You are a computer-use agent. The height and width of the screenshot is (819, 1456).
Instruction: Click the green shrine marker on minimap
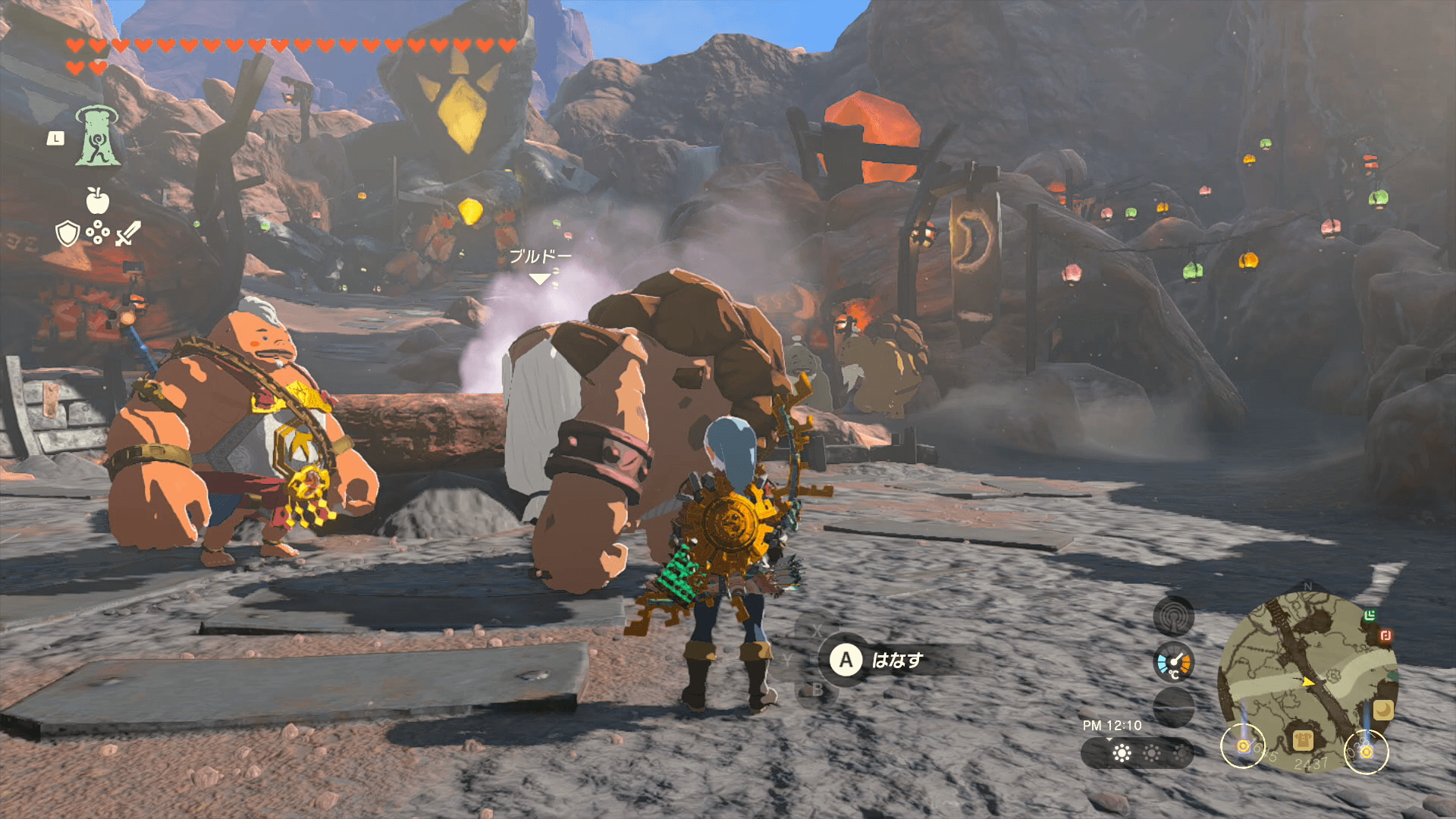coord(1370,615)
